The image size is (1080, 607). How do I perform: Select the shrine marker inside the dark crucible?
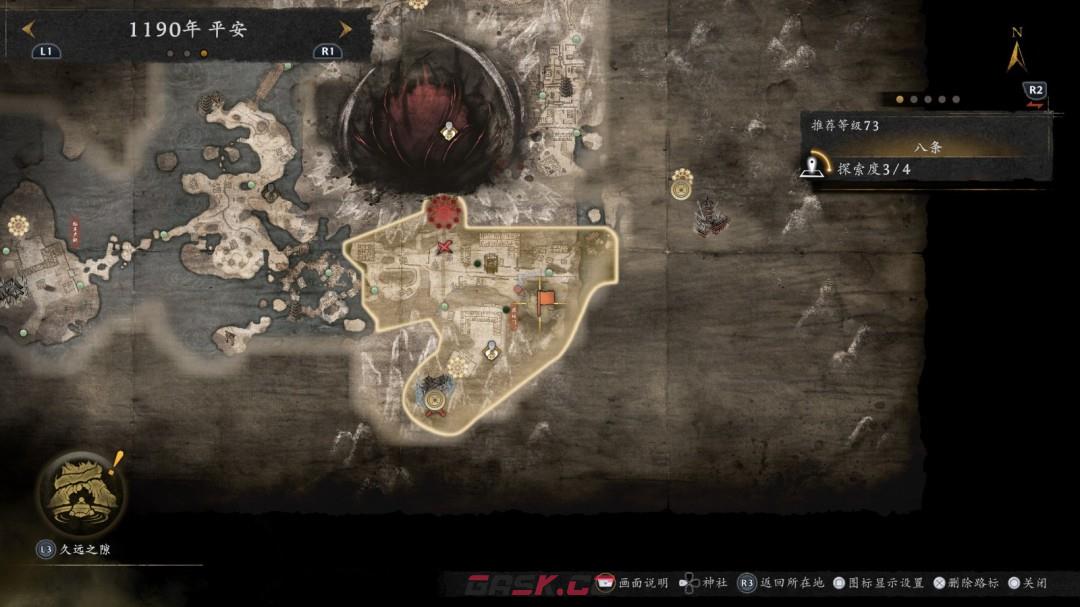pyautogui.click(x=449, y=130)
